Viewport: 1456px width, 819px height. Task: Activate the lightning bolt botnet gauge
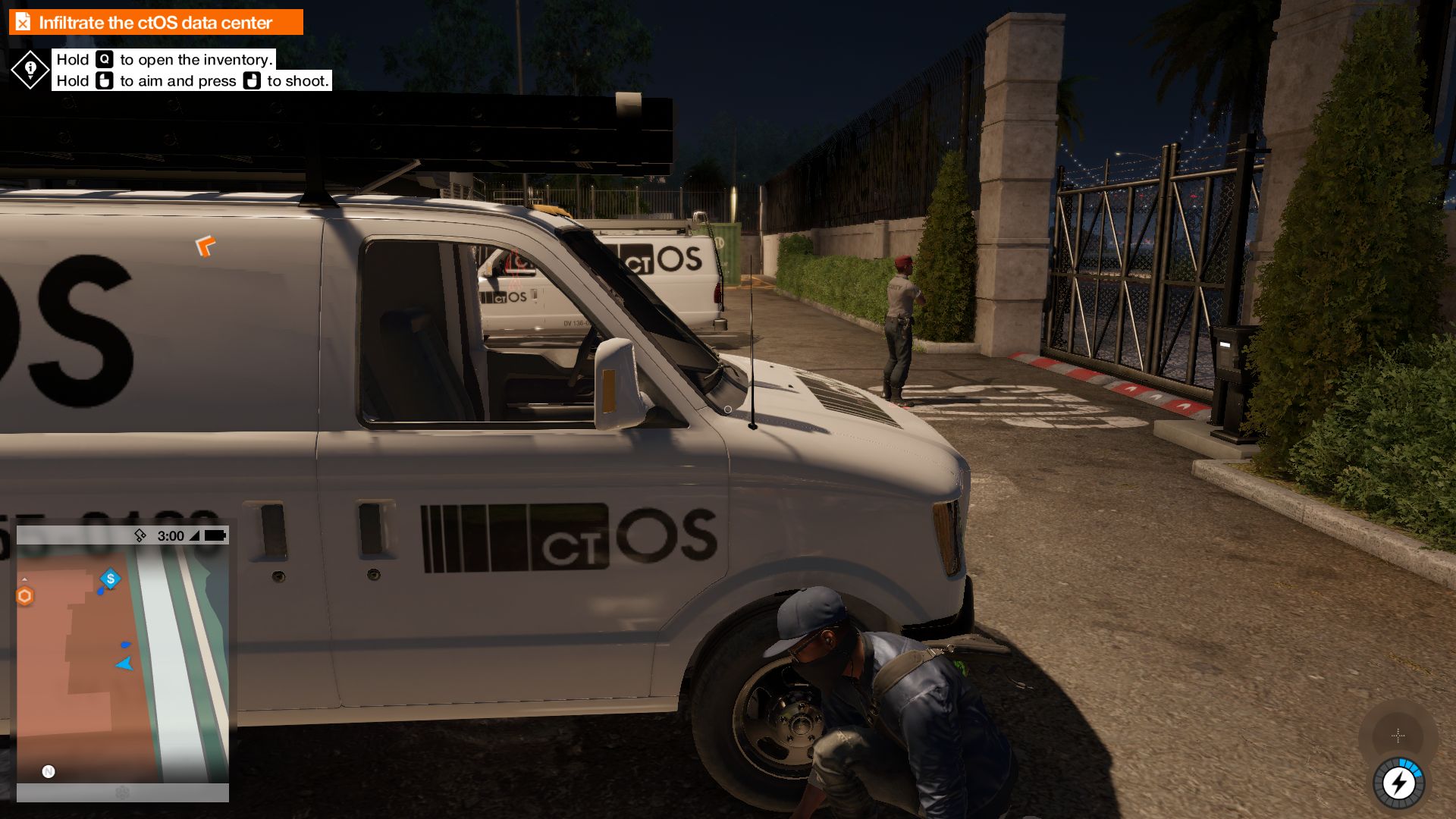pos(1398,783)
